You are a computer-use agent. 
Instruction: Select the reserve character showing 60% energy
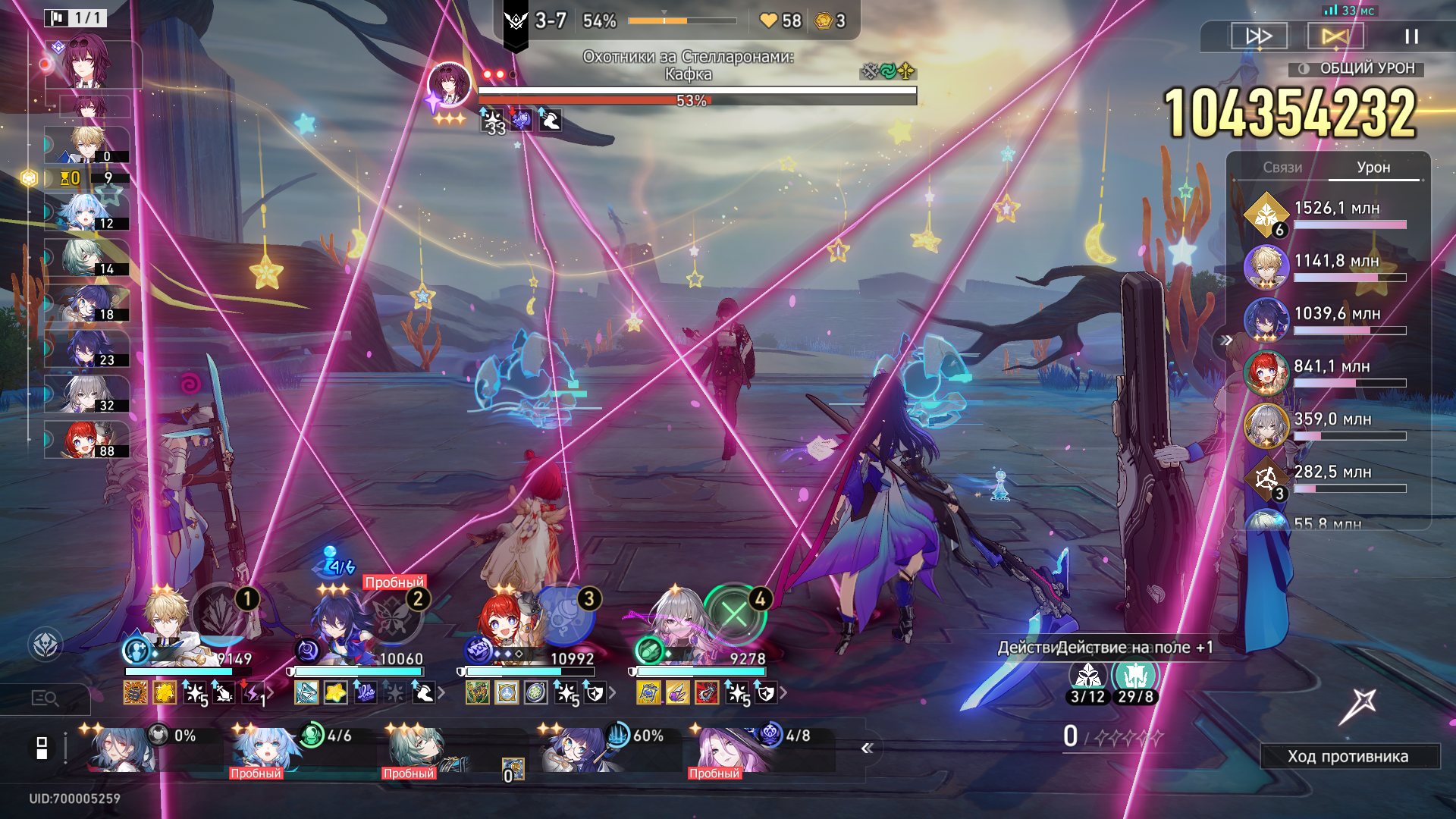578,747
